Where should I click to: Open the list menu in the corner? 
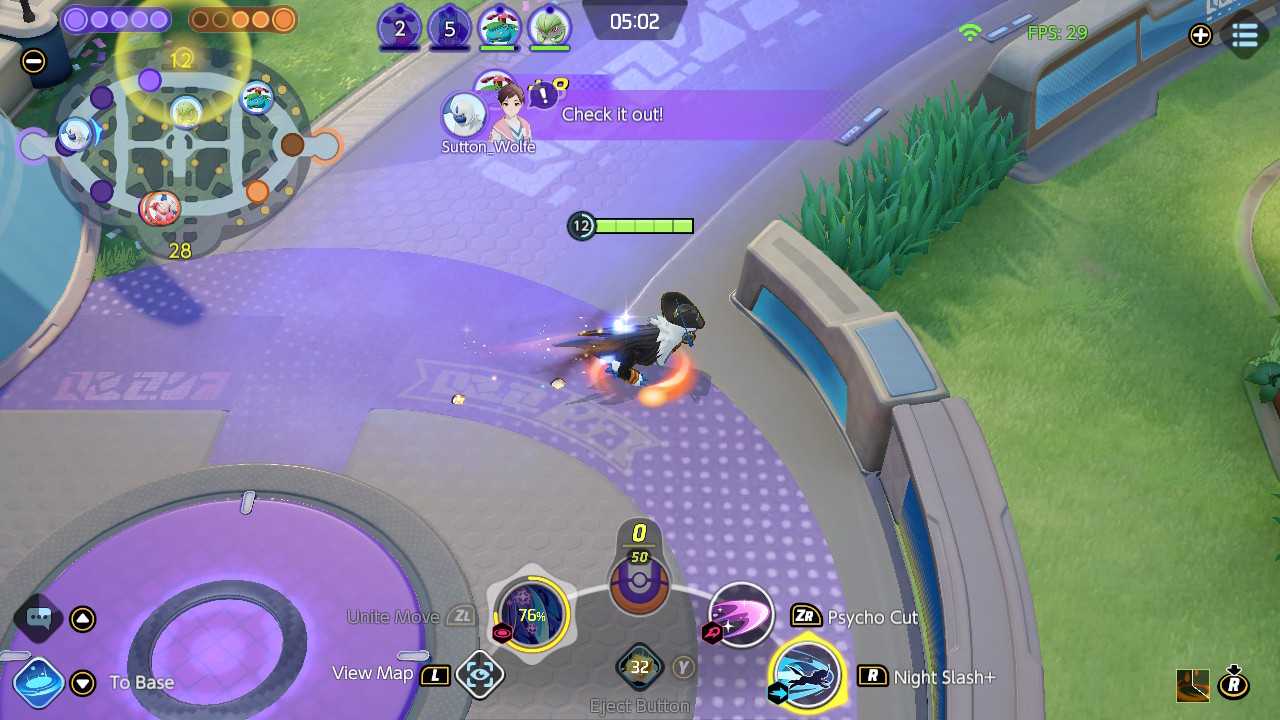[x=1245, y=35]
